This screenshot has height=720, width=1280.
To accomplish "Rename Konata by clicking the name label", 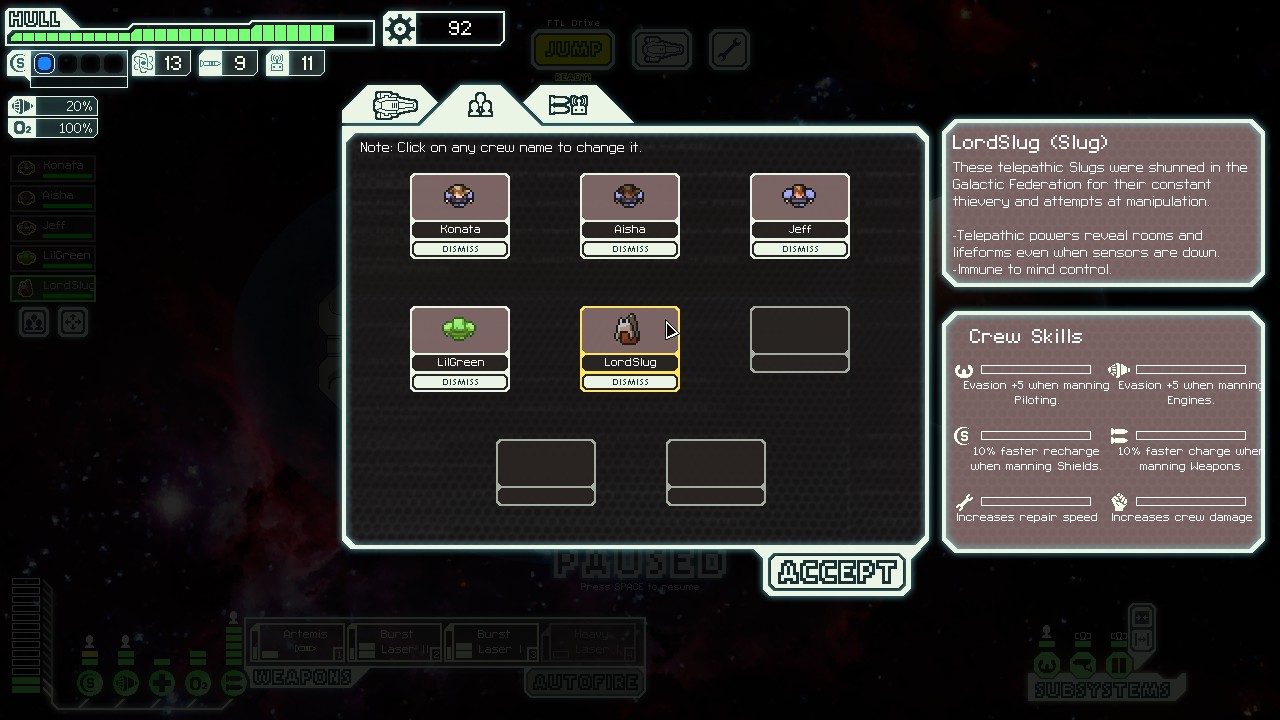I will pos(460,229).
